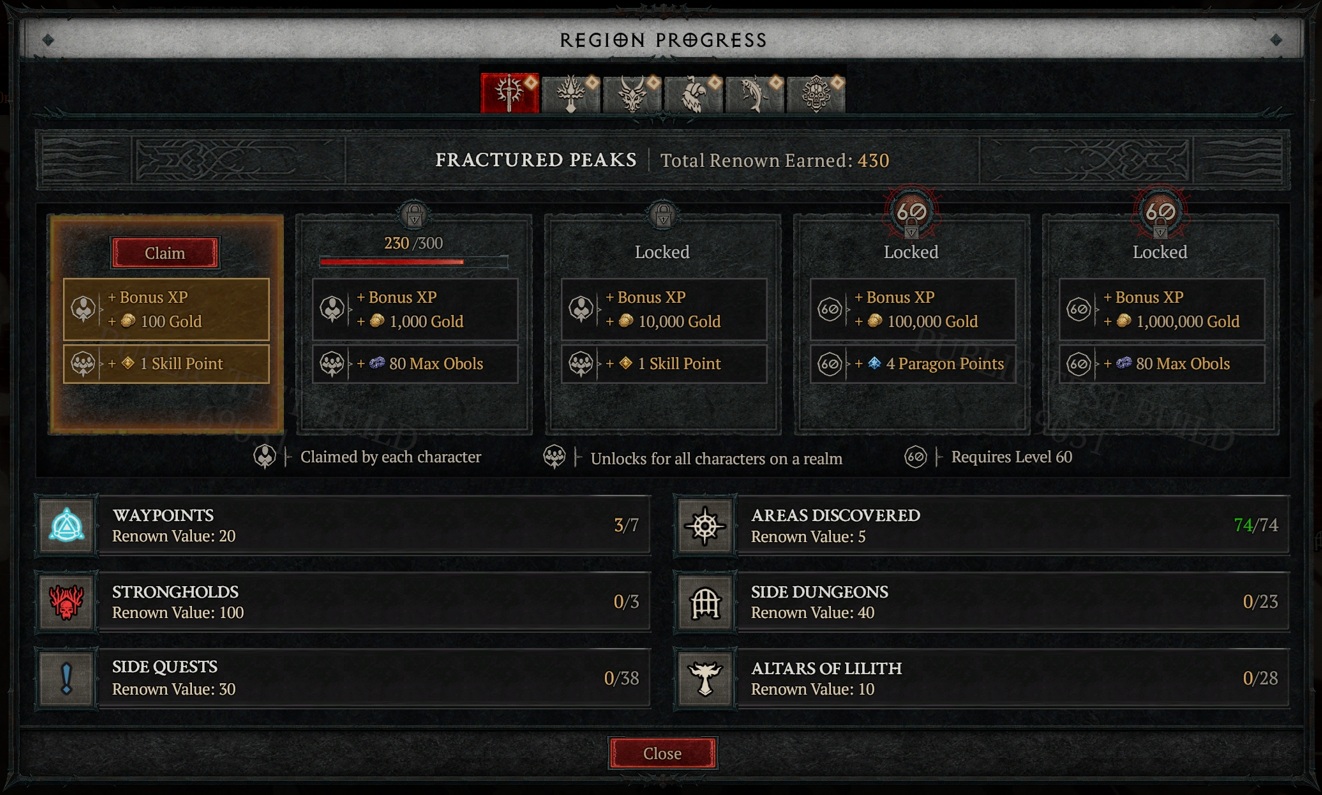Open the horned beast head region tab

coord(632,93)
